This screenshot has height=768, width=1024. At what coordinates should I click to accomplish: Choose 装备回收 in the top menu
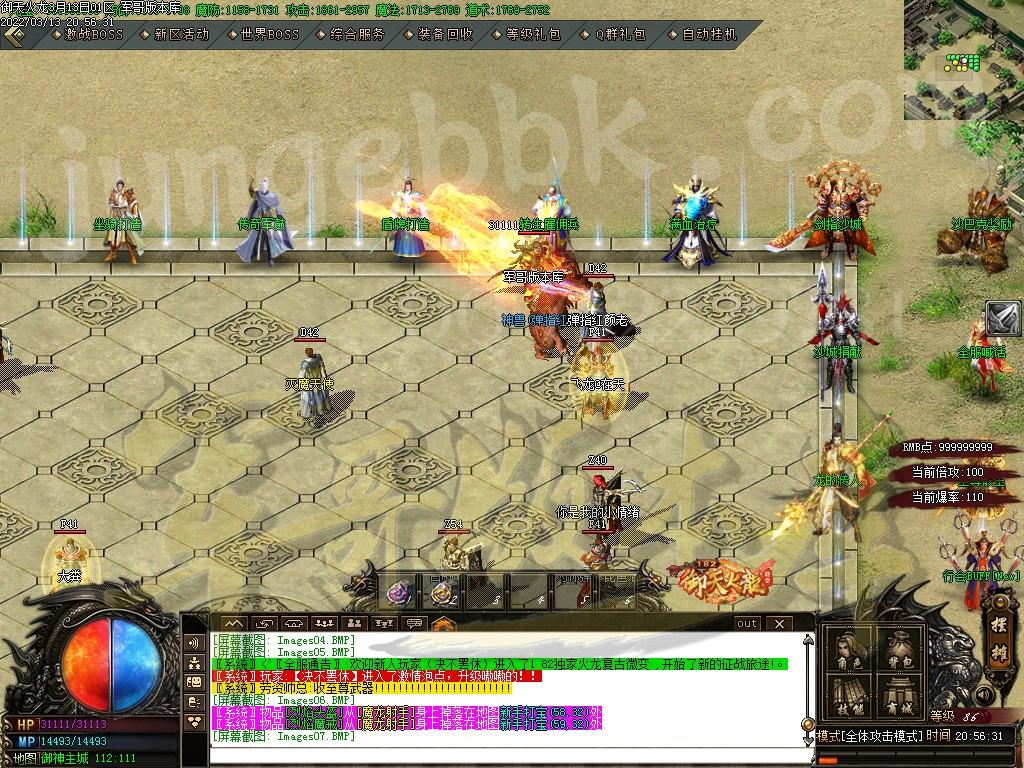click(x=444, y=34)
